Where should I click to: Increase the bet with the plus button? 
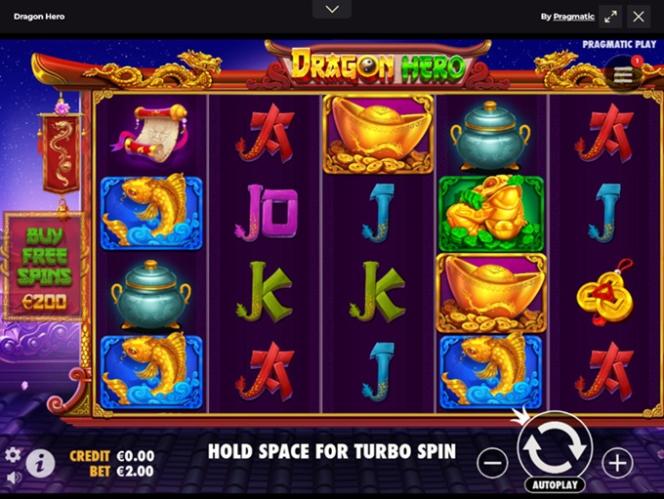pos(617,462)
